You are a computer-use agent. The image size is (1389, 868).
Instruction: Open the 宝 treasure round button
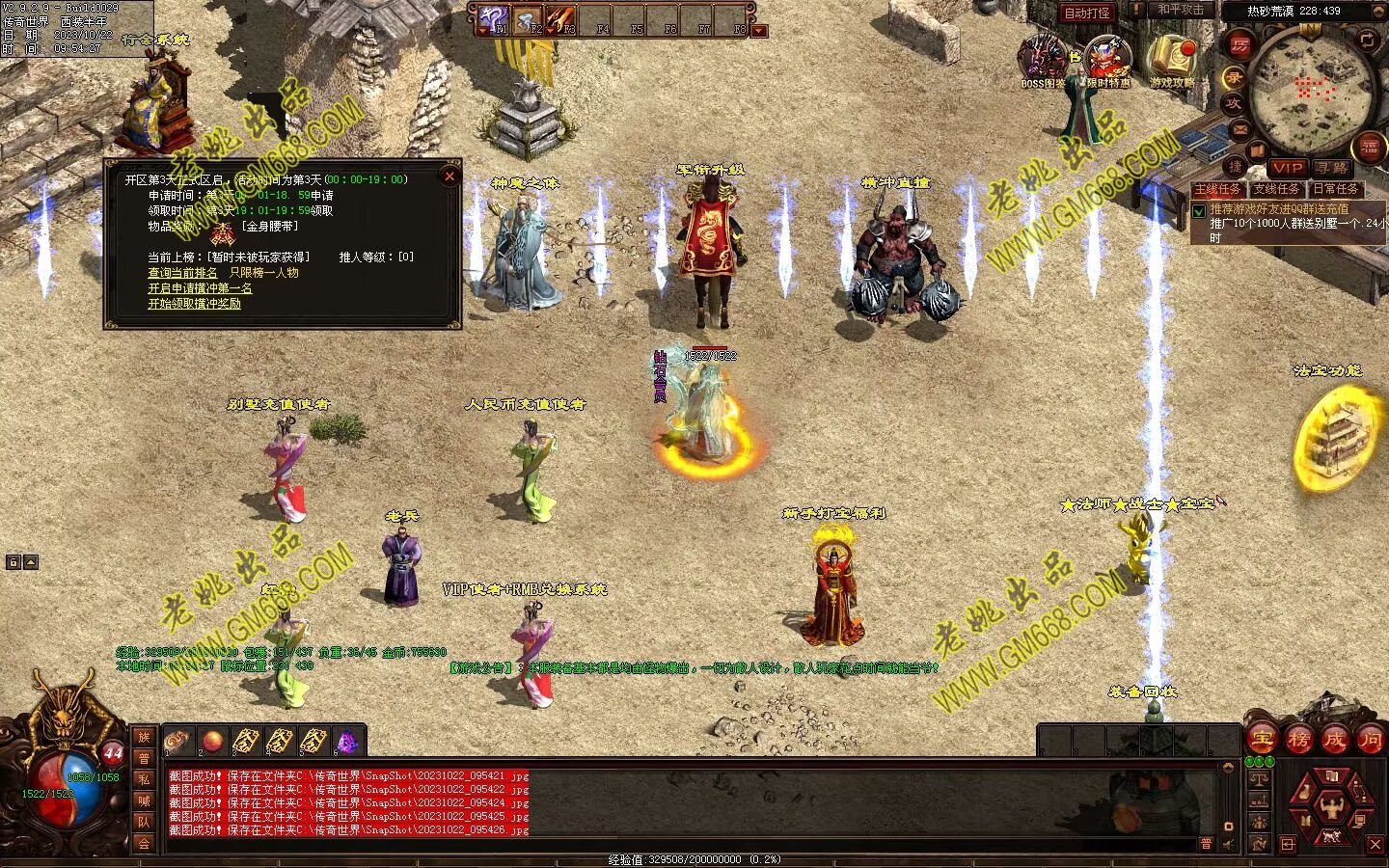pos(1262,740)
